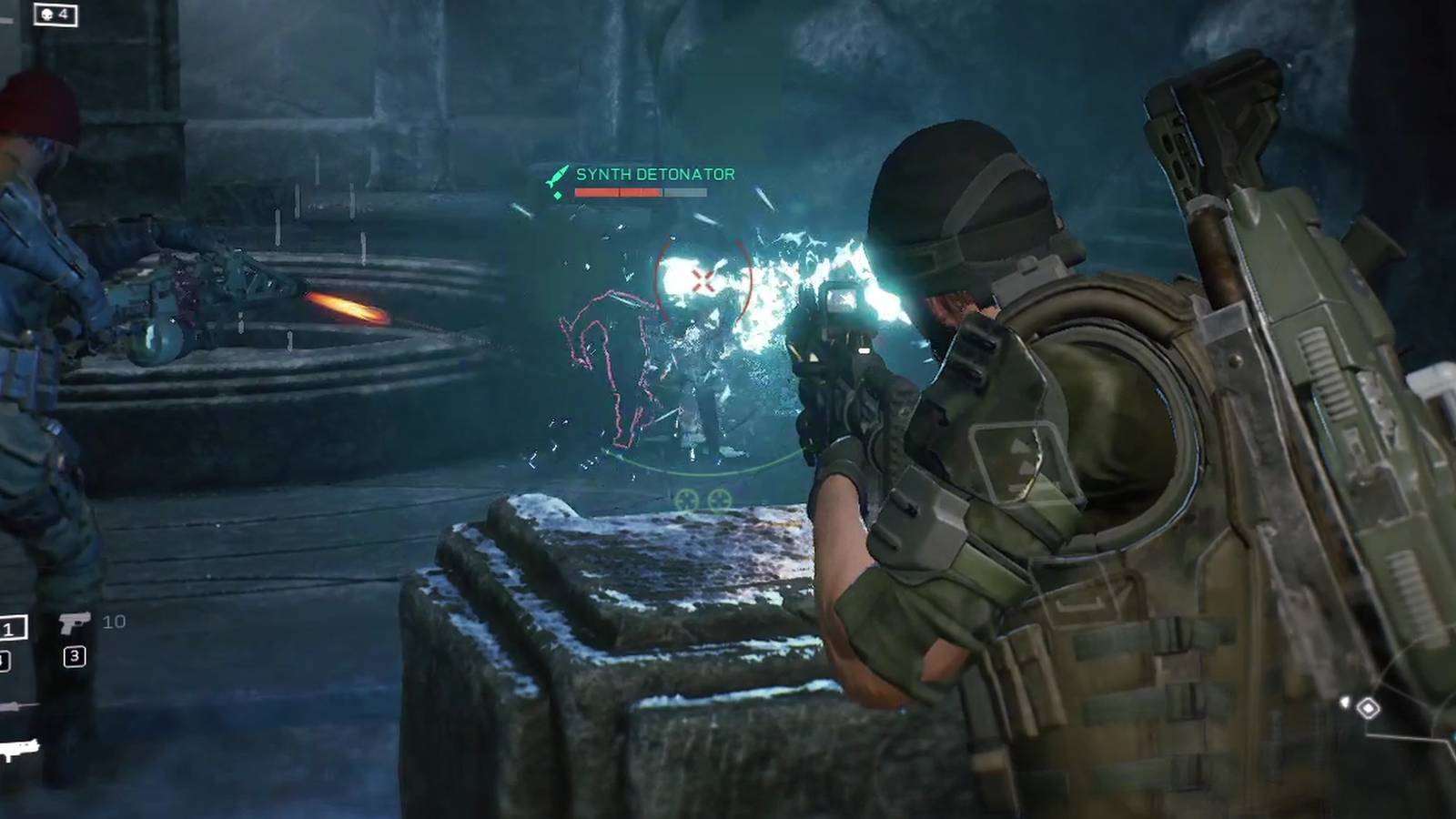Image resolution: width=1456 pixels, height=819 pixels.
Task: Select the syringe icon beside SYNTH DETONATOR label
Action: coord(557,175)
